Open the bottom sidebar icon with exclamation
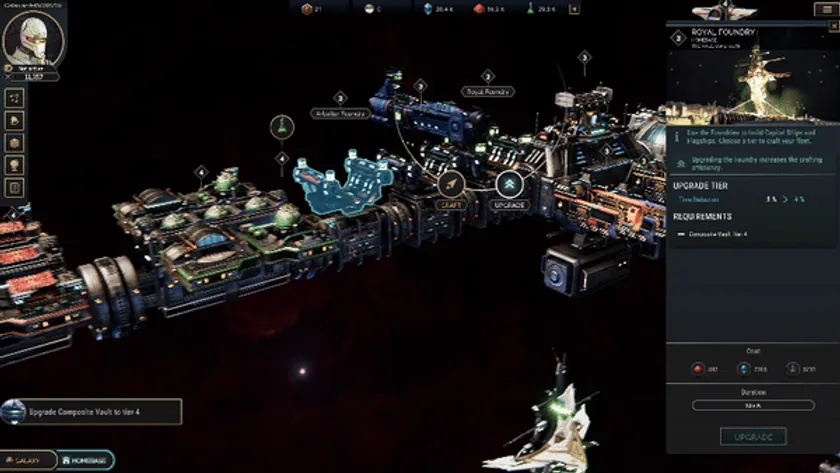The width and height of the screenshot is (840, 473). coord(15,187)
